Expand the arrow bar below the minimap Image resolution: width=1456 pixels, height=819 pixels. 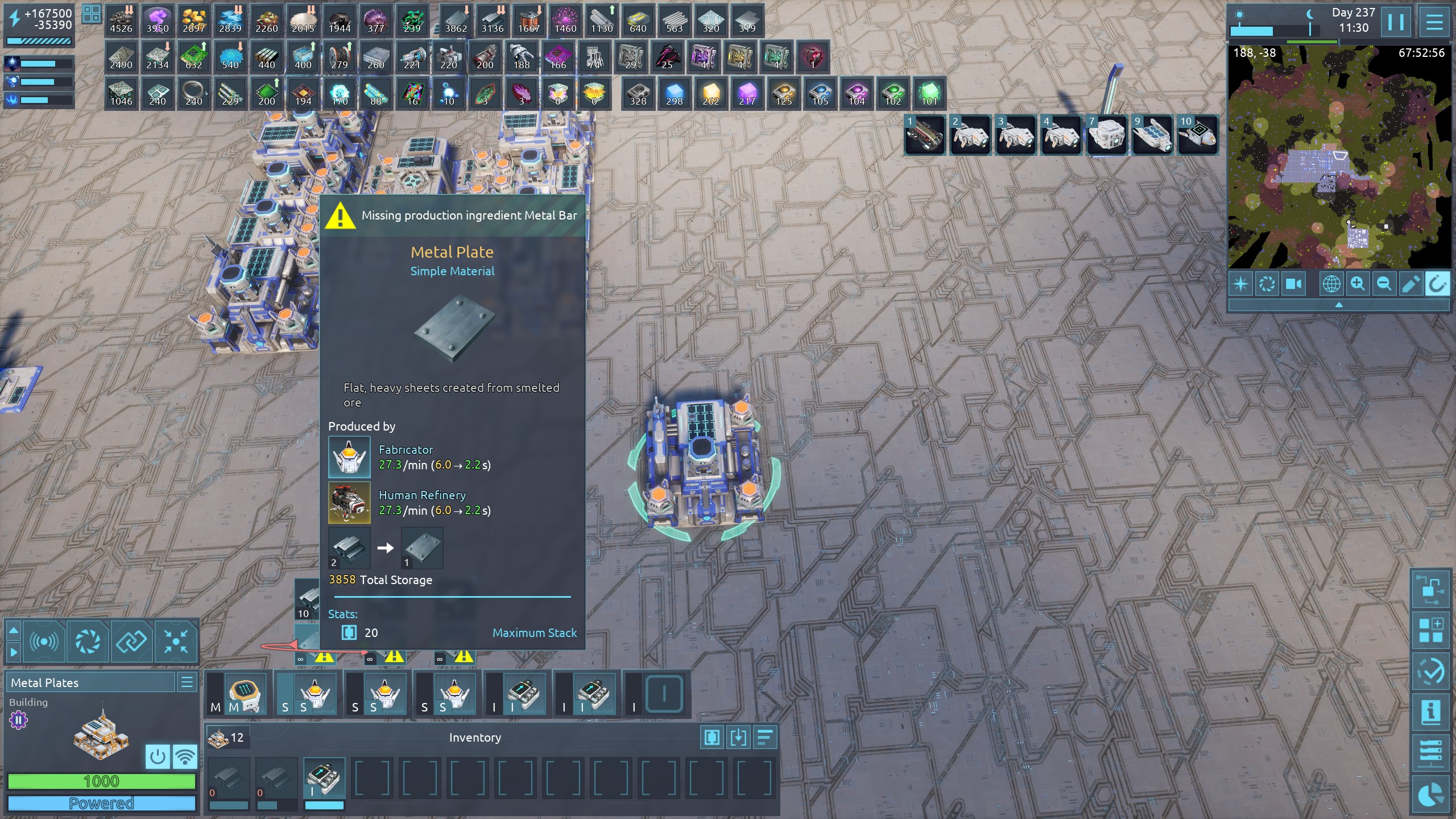pos(1339,305)
